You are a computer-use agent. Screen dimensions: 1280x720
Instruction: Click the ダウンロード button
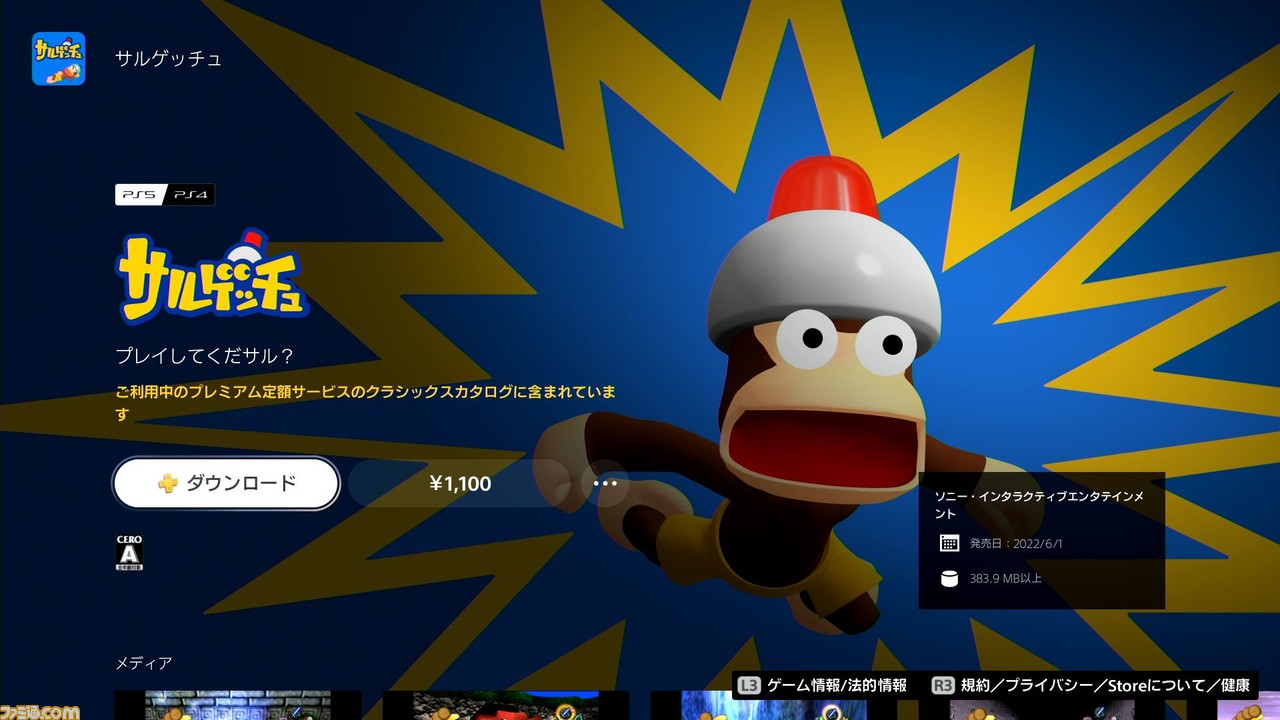point(226,483)
